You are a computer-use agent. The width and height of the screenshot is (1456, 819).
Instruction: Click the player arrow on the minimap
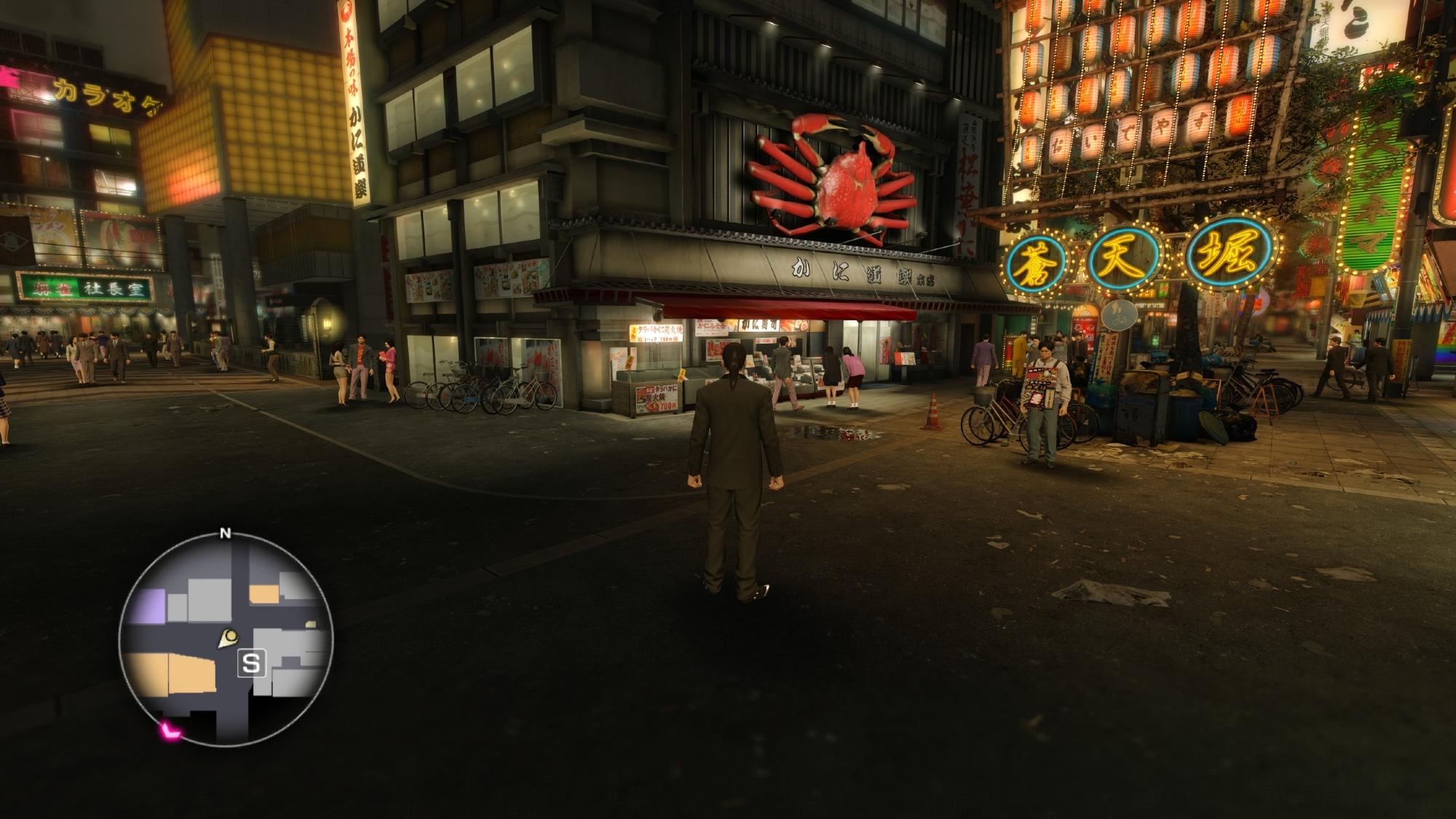[229, 638]
